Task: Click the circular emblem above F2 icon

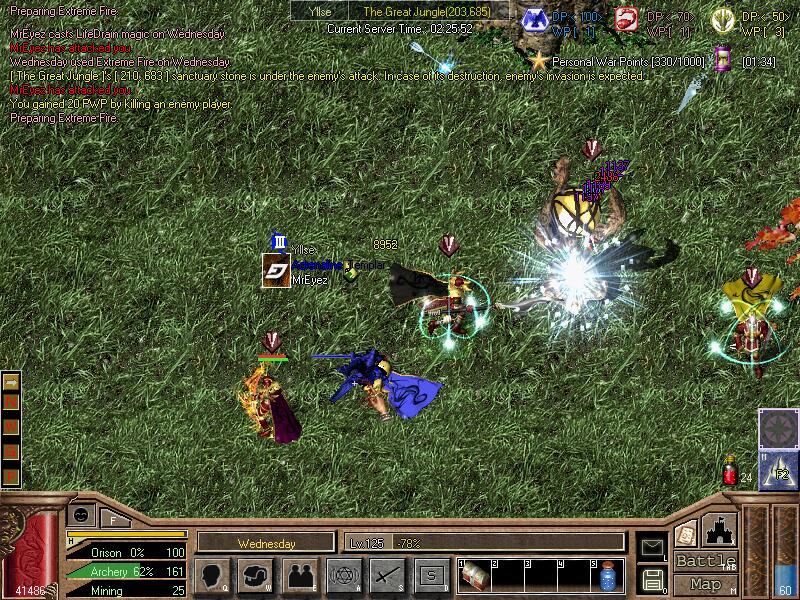Action: tap(778, 428)
